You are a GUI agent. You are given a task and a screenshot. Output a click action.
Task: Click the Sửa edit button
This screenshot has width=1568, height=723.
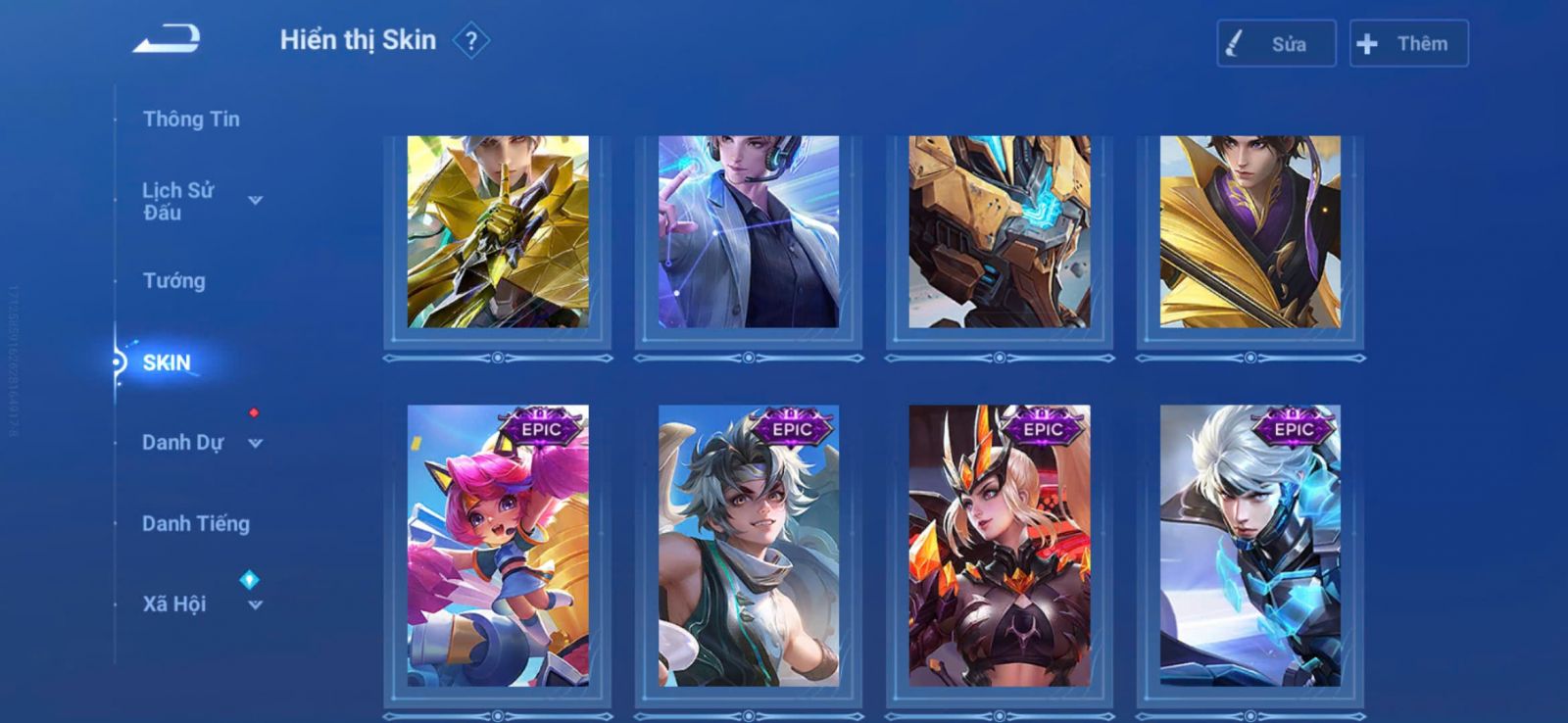[x=1276, y=44]
